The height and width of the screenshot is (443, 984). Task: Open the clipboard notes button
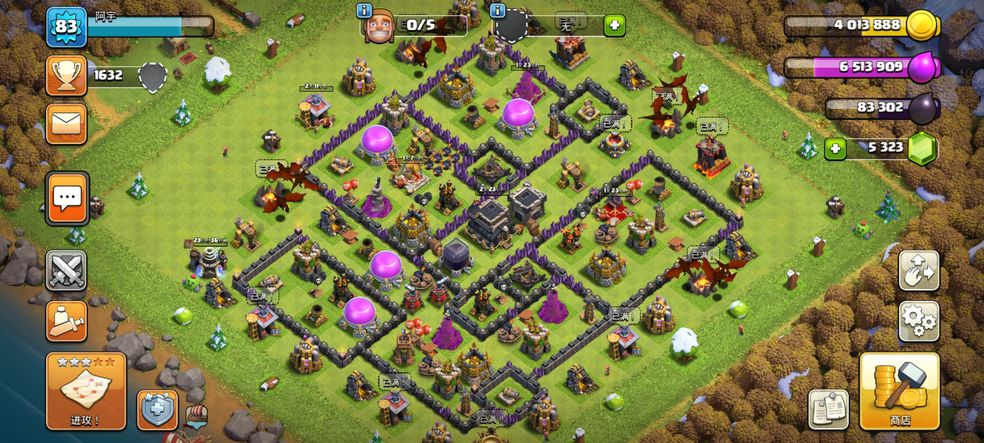pos(827,409)
